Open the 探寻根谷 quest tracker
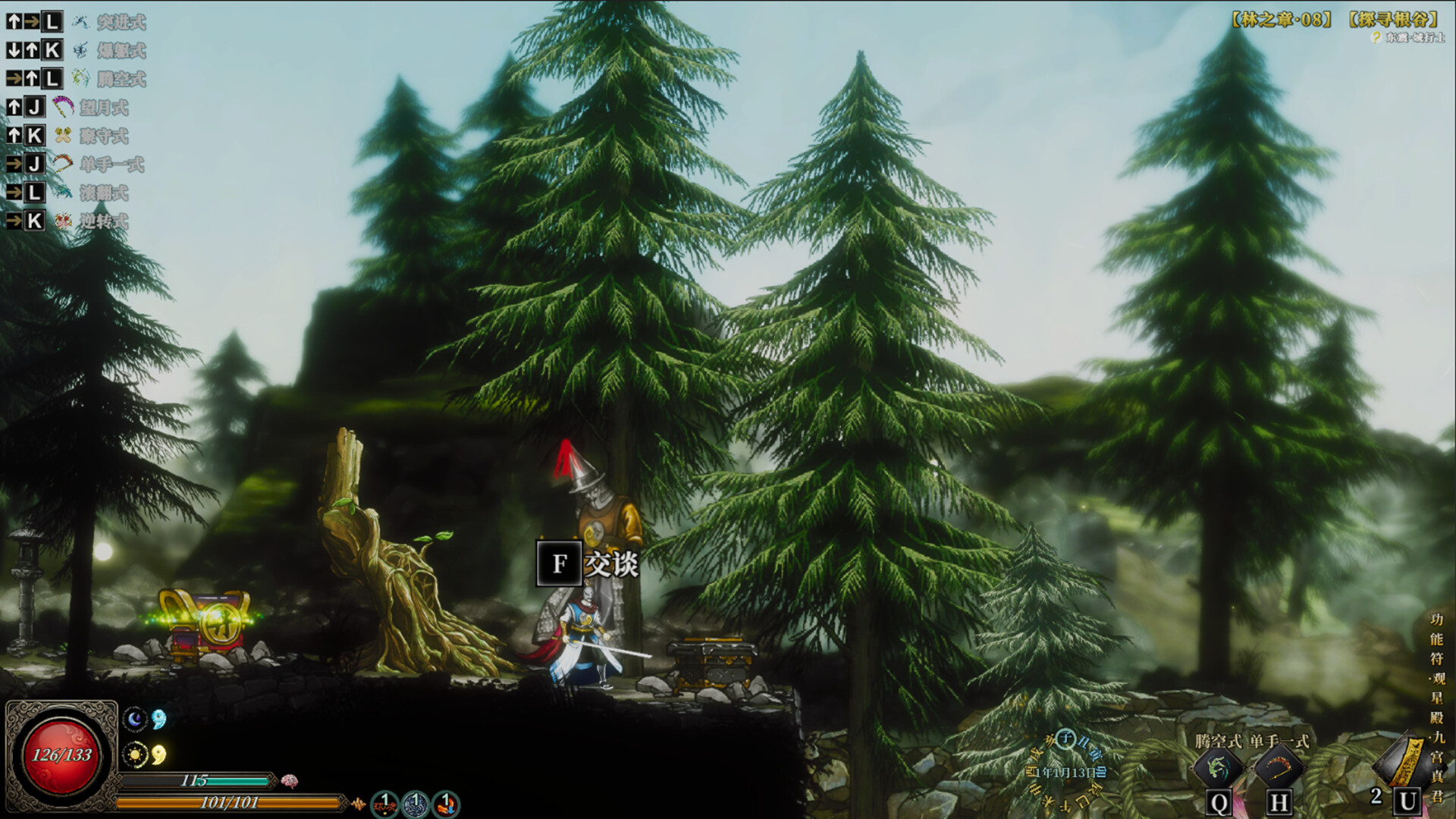This screenshot has height=819, width=1456. pyautogui.click(x=1394, y=20)
